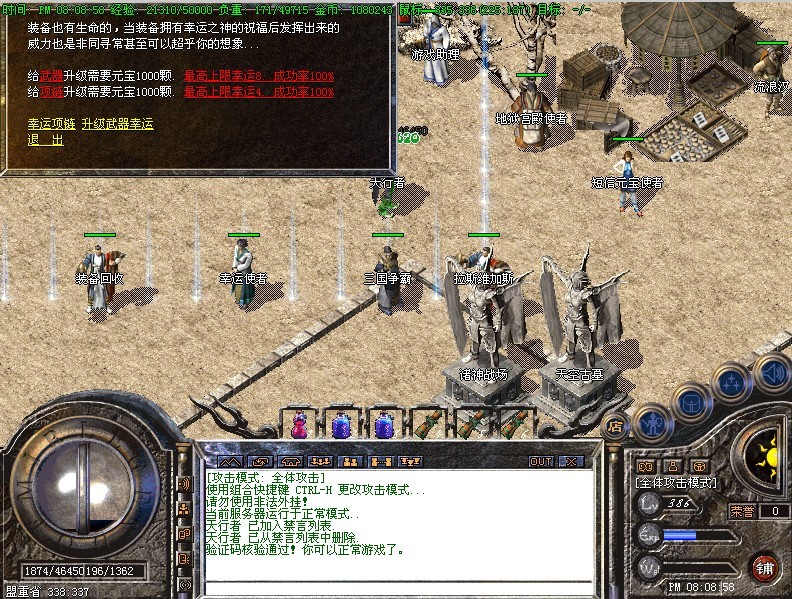Viewport: 792px width, 599px height.
Task: Select 退出 to leave the dialogue
Action: (x=45, y=140)
